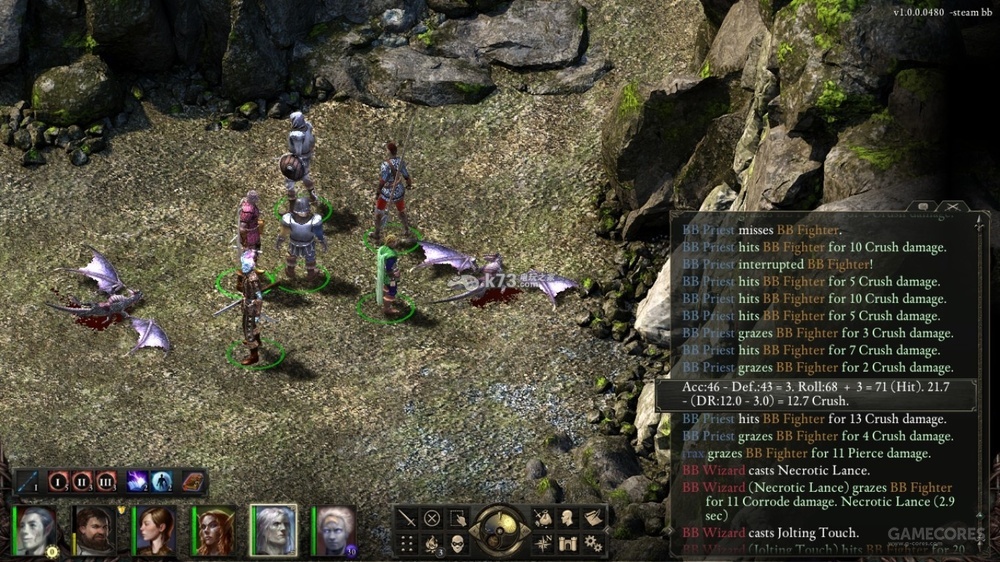Choose the wand weapon set slot

click(29, 482)
